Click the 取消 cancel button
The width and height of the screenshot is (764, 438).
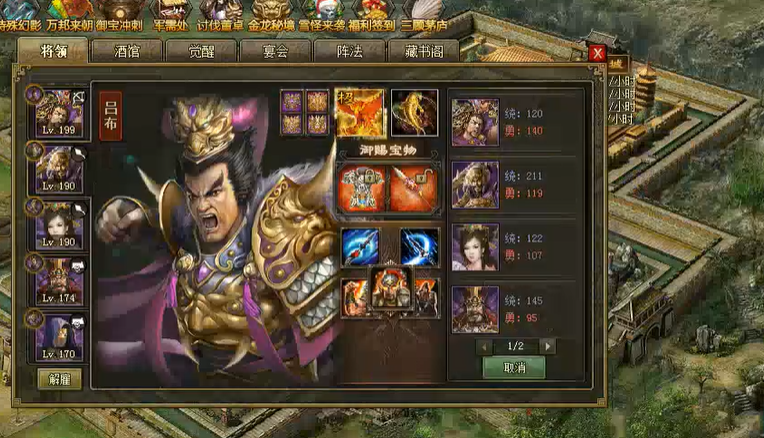(x=513, y=367)
